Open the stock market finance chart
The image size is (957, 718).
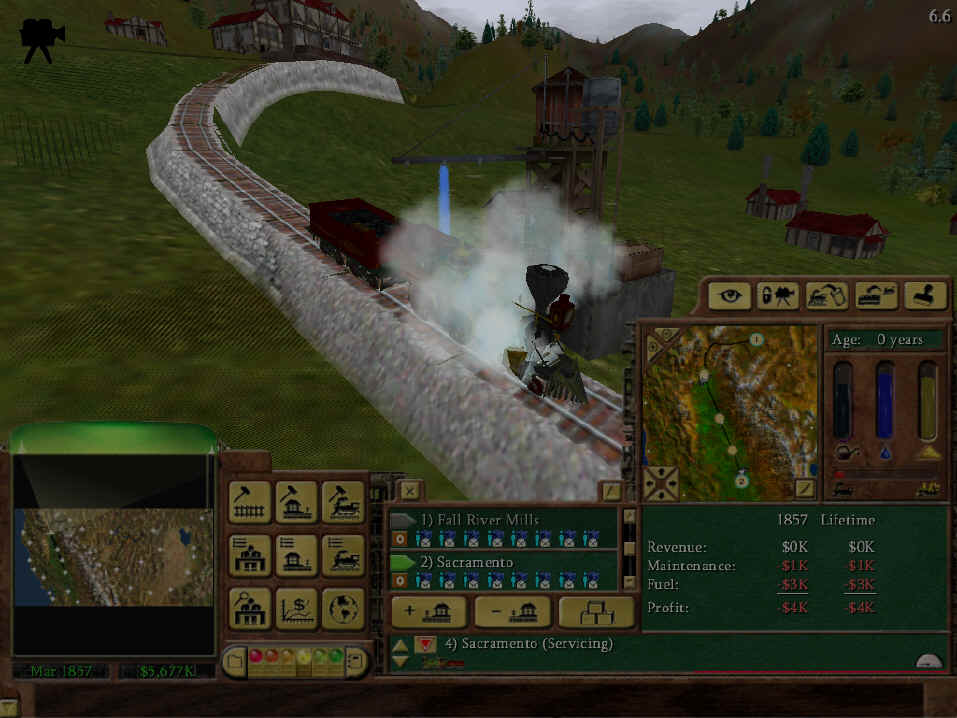click(296, 607)
